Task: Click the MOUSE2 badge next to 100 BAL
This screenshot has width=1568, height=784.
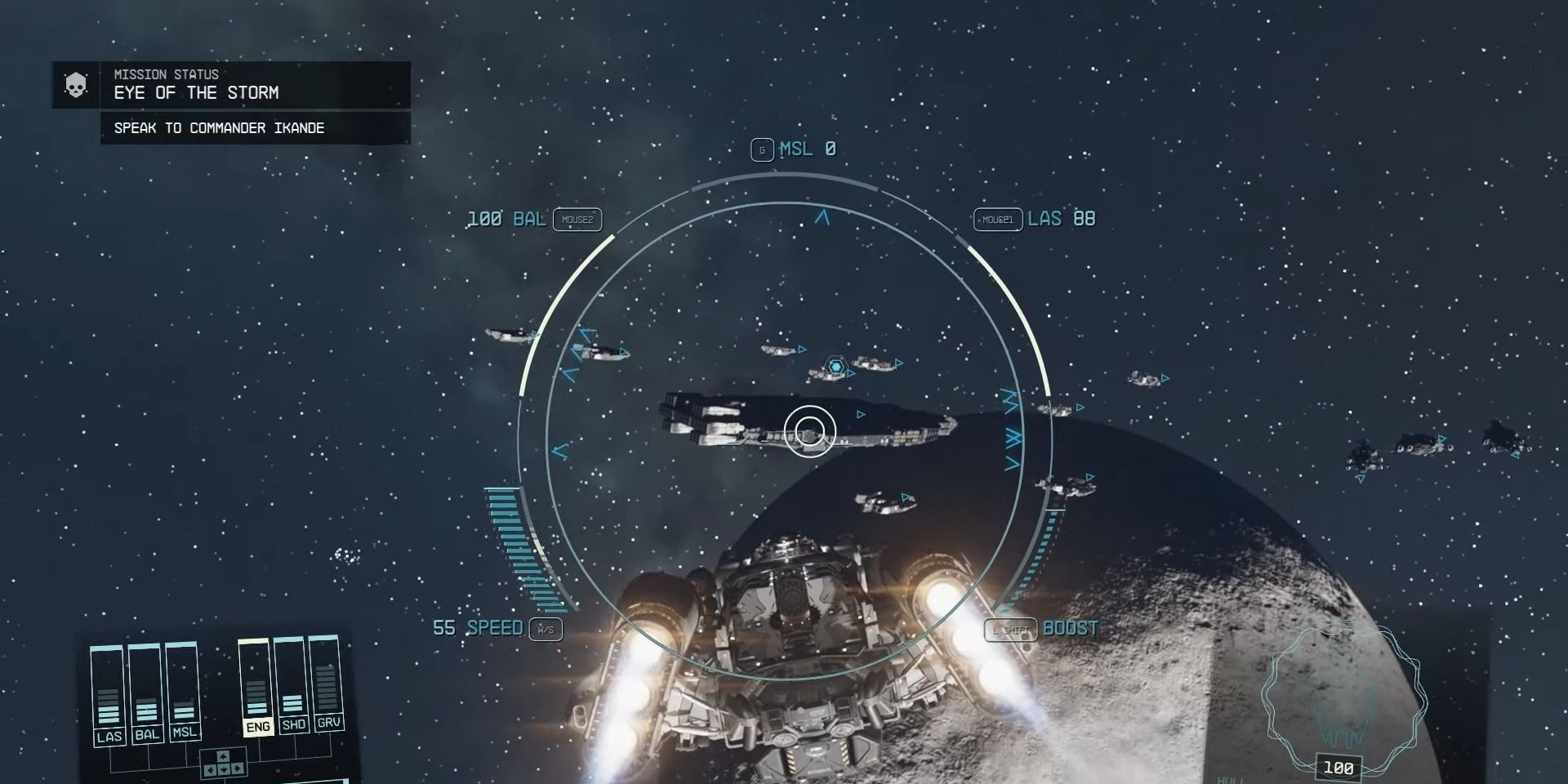Action: tap(577, 219)
